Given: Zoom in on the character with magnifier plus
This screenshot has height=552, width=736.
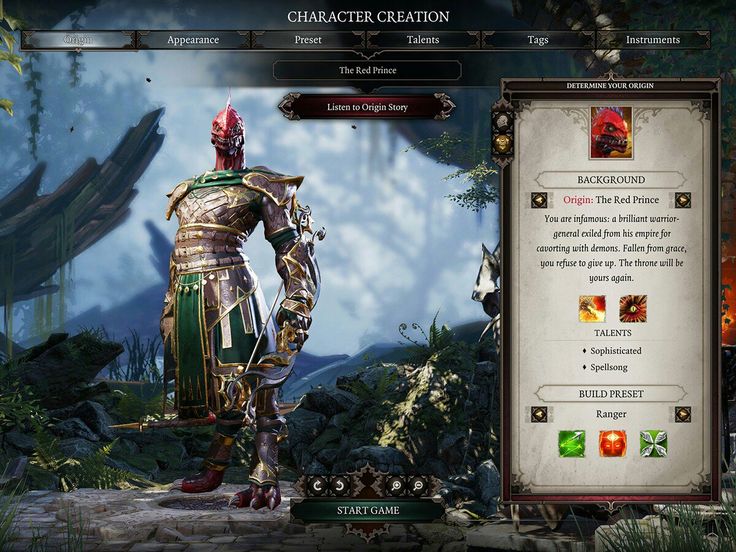Looking at the screenshot, I should coord(397,485).
